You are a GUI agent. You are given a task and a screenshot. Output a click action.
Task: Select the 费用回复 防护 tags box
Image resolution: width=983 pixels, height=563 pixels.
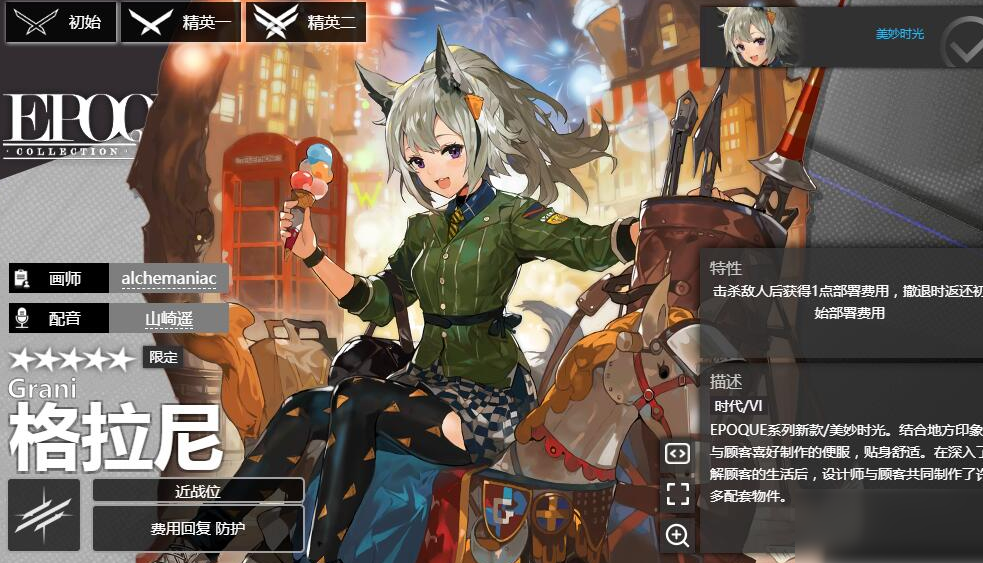pos(197,528)
